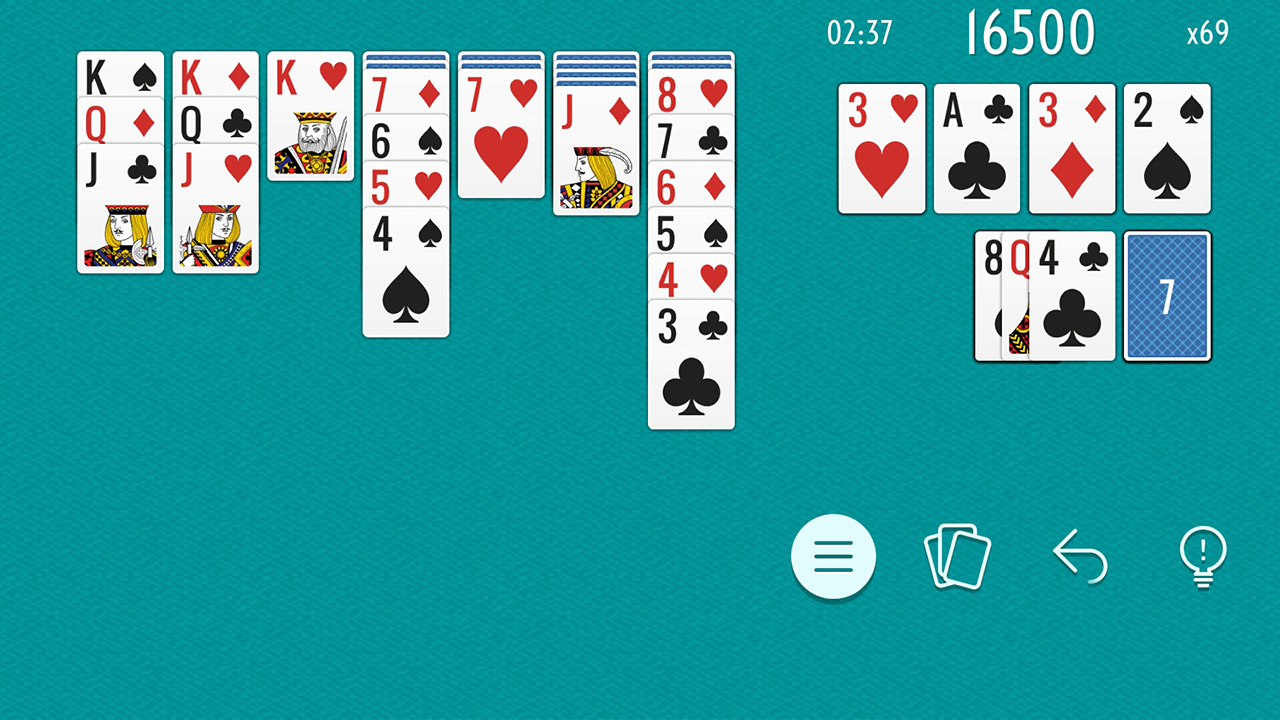Click the 3 of hearts foundation card
The height and width of the screenshot is (720, 1280).
882,148
